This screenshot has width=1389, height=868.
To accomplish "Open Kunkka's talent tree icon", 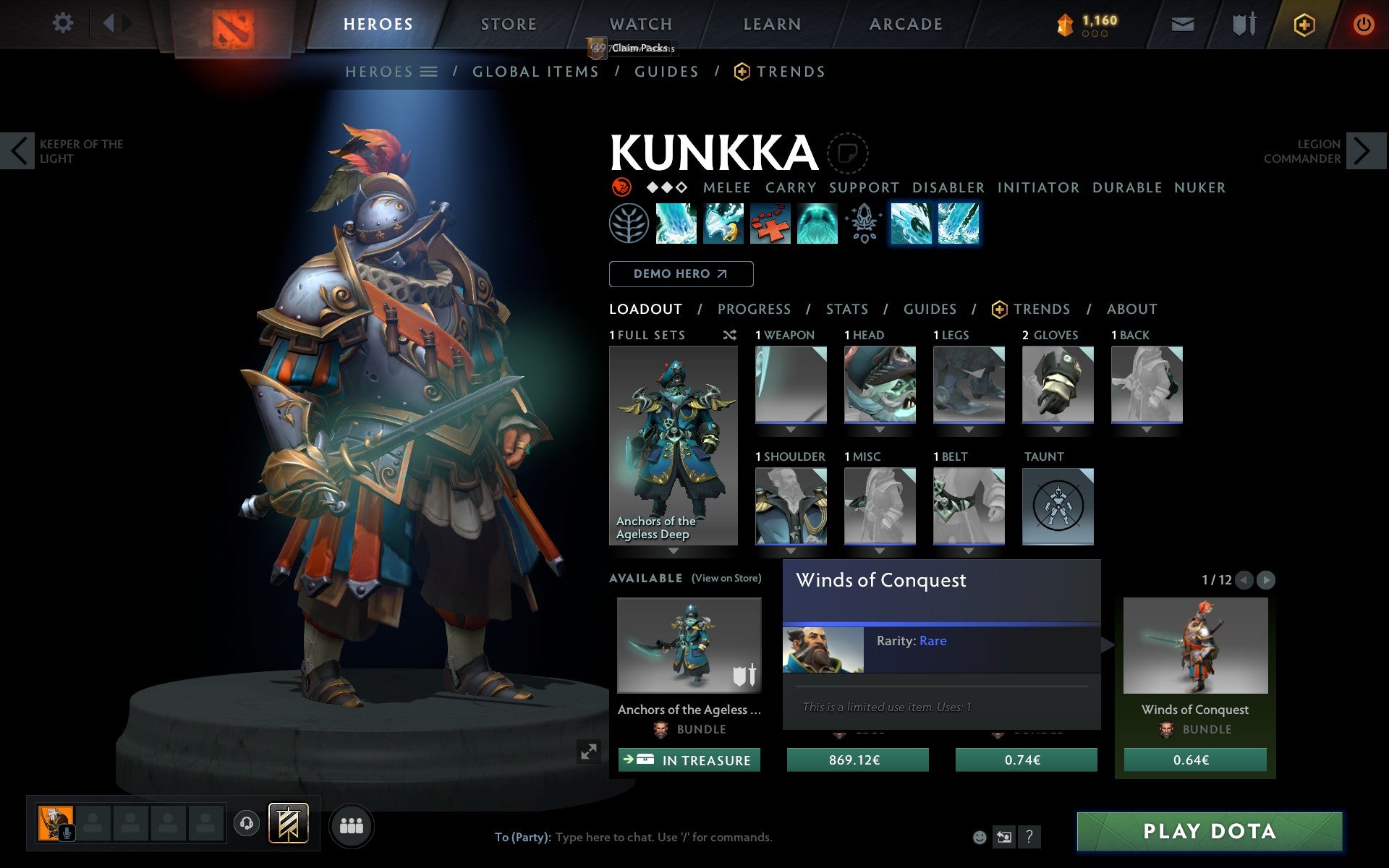I will pyautogui.click(x=628, y=224).
